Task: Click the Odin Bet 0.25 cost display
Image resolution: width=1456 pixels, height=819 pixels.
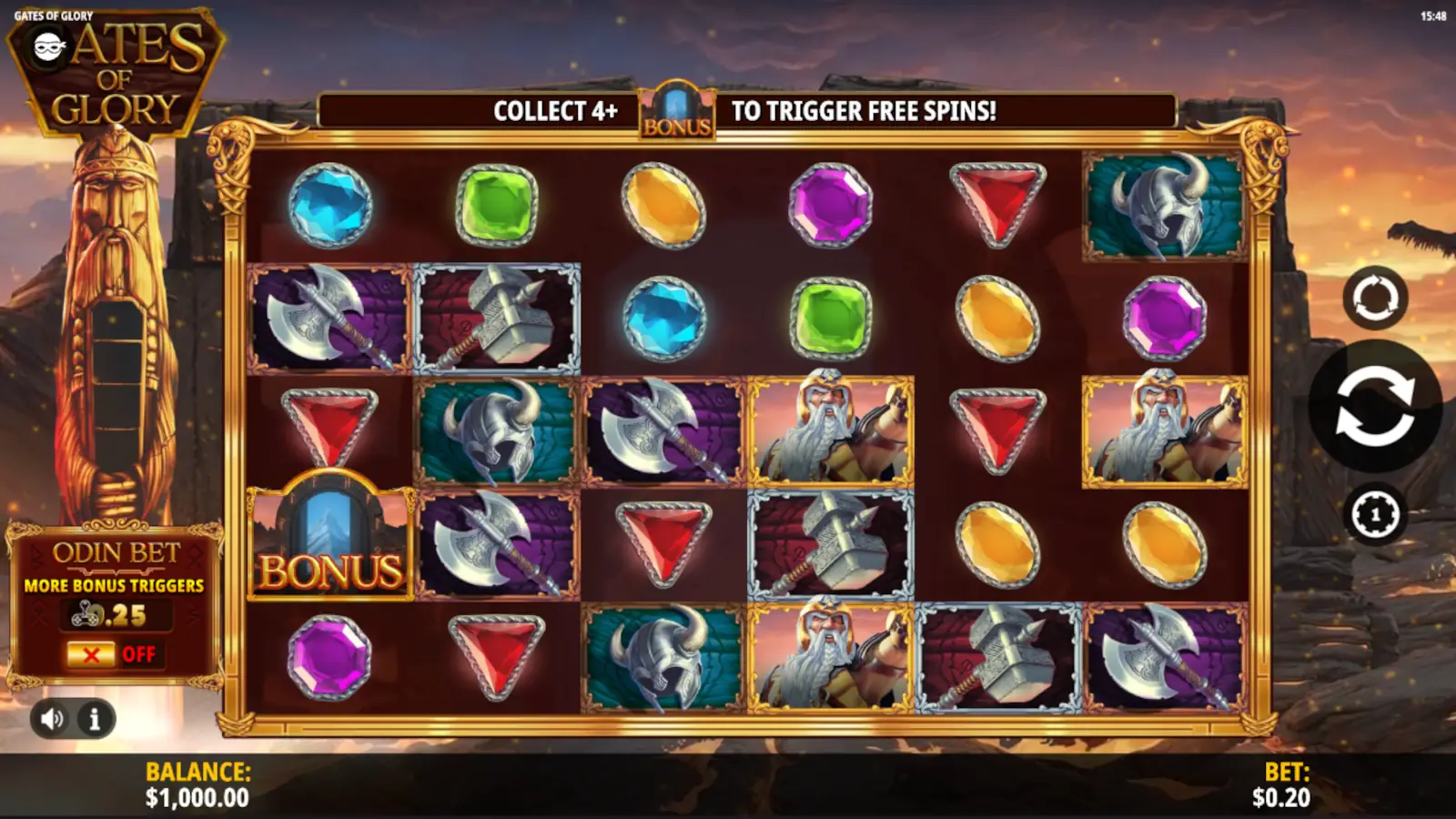Action: point(118,616)
